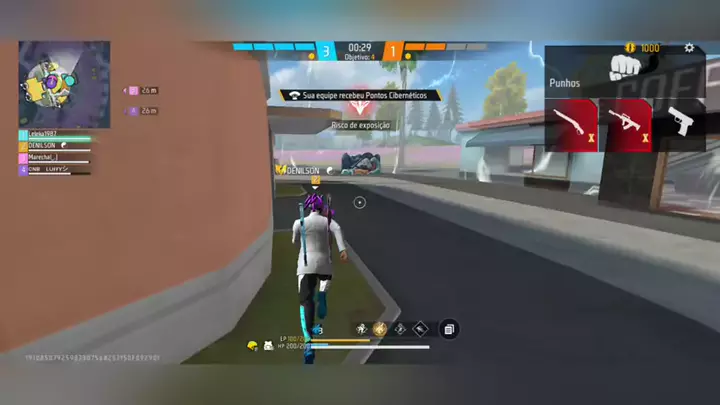Tap the running figure skill icon
Image resolution: width=720 pixels, height=405 pixels.
tap(360, 328)
